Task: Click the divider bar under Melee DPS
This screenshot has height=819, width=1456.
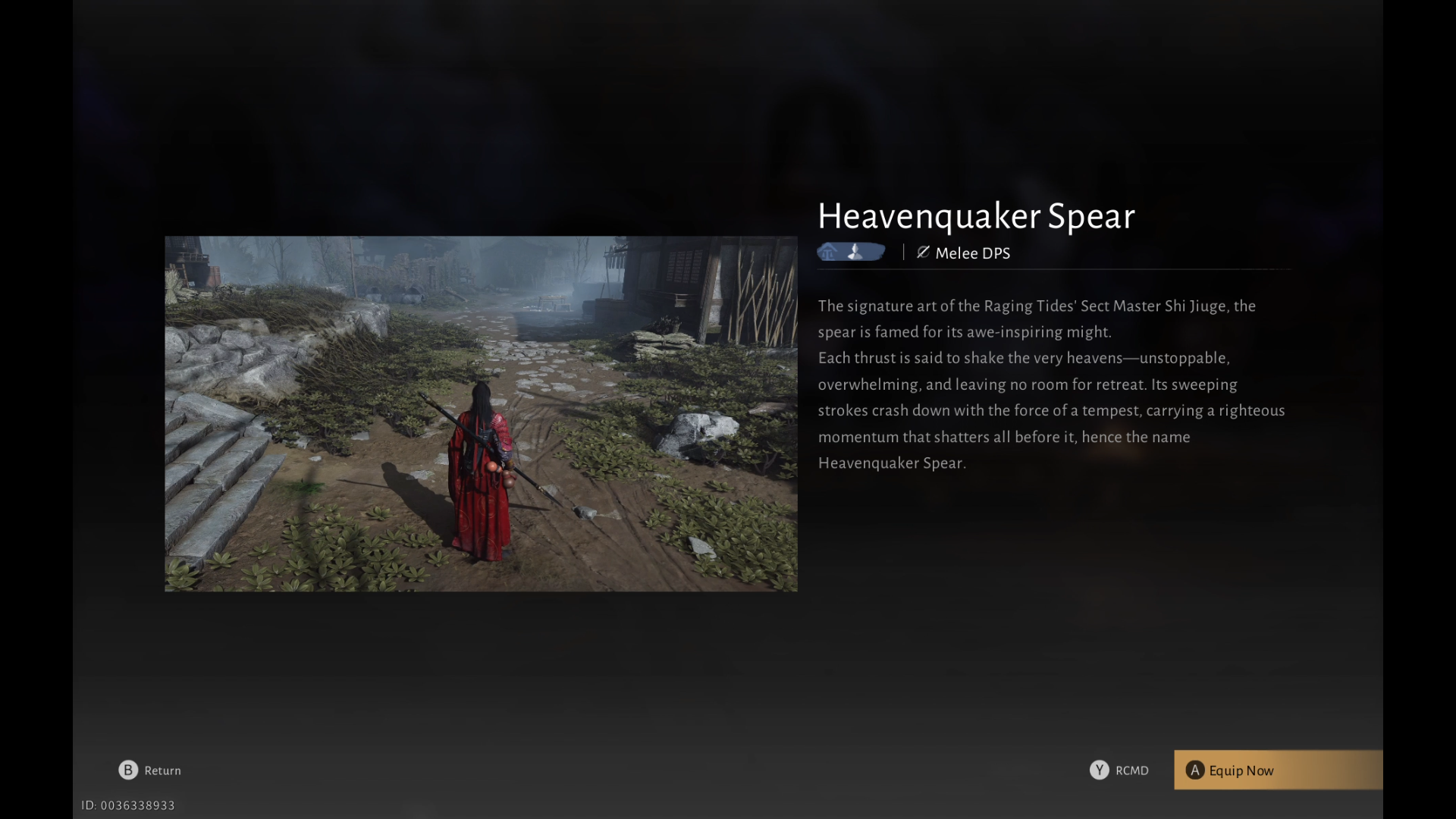Action: (1054, 269)
